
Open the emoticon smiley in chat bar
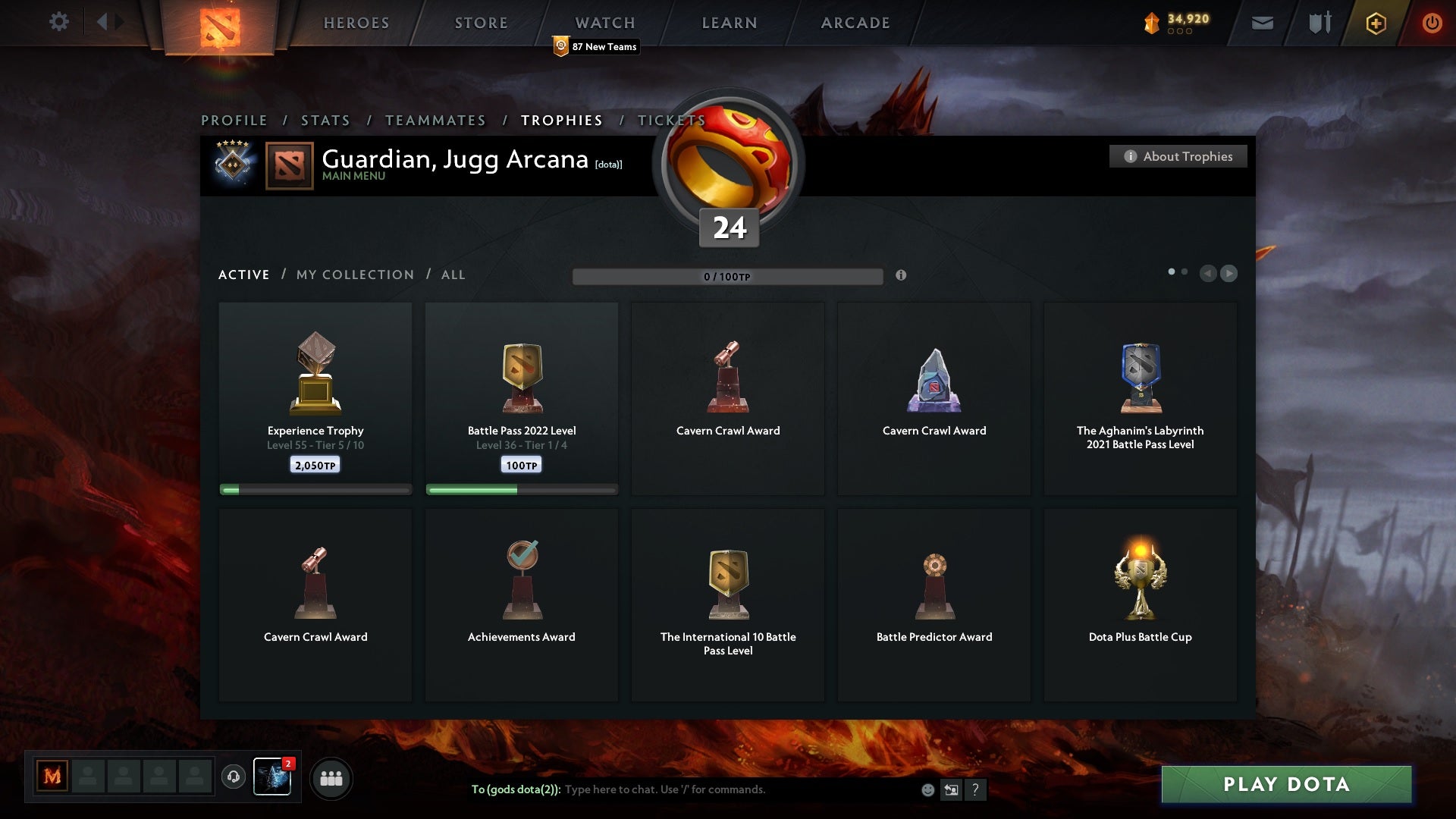(x=928, y=789)
